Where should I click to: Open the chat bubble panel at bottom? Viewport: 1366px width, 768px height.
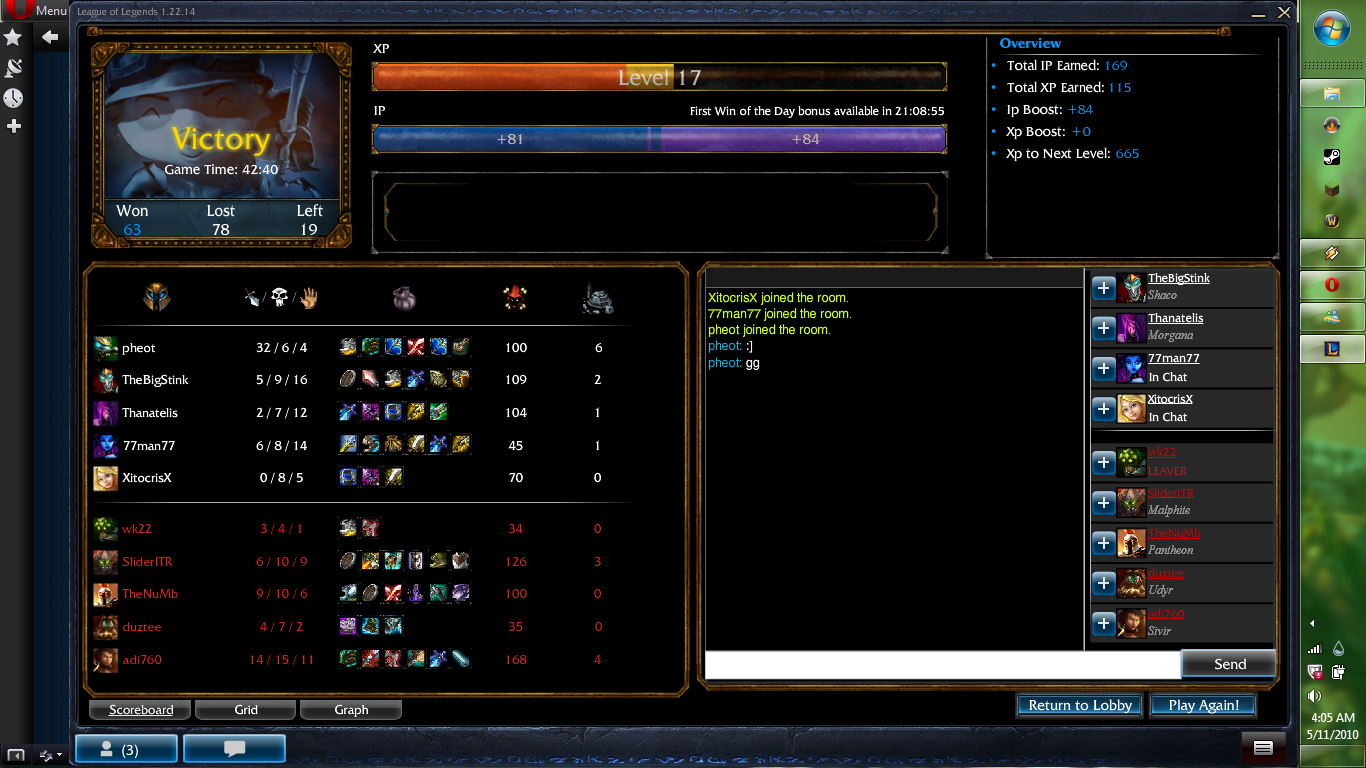tap(234, 746)
